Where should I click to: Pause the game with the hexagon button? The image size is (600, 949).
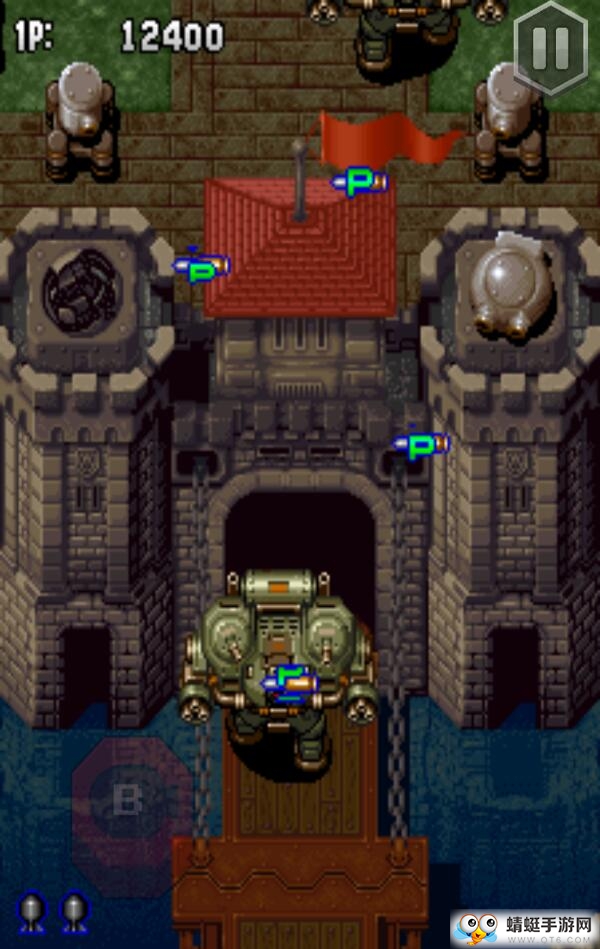550,43
